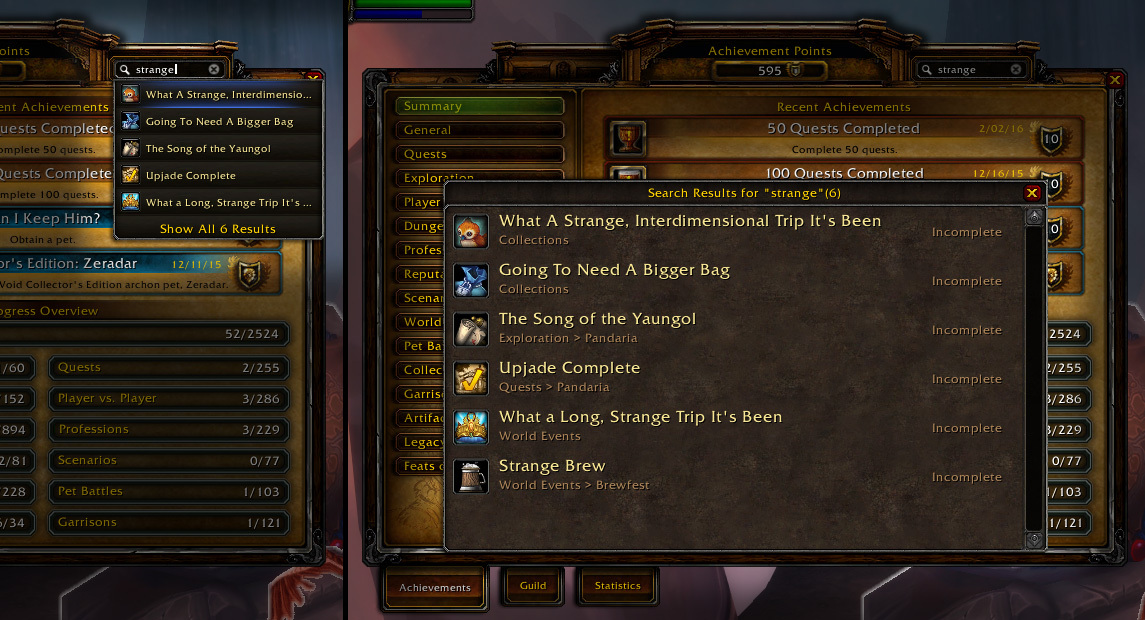Click the search results scroll-down arrow
1145x620 pixels.
[1034, 540]
